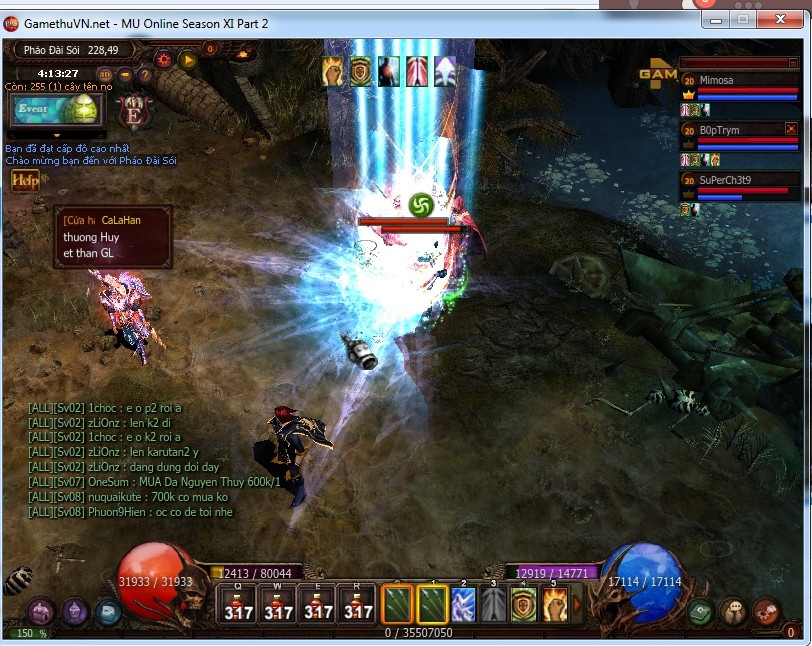
Task: Toggle the 3D camera button
Action: [x=105, y=74]
